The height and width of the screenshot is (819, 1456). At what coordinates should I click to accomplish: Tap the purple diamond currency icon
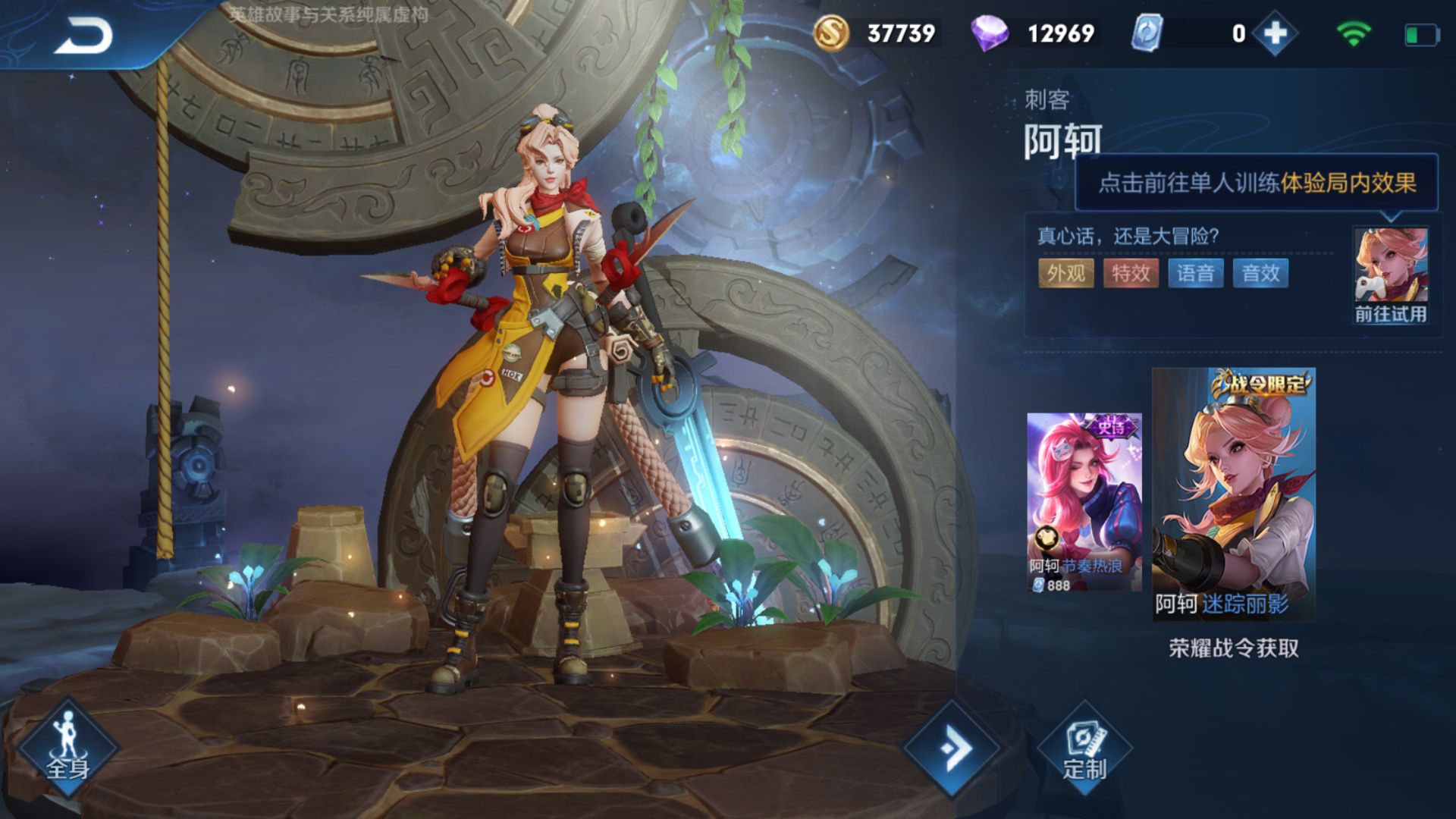pyautogui.click(x=989, y=33)
